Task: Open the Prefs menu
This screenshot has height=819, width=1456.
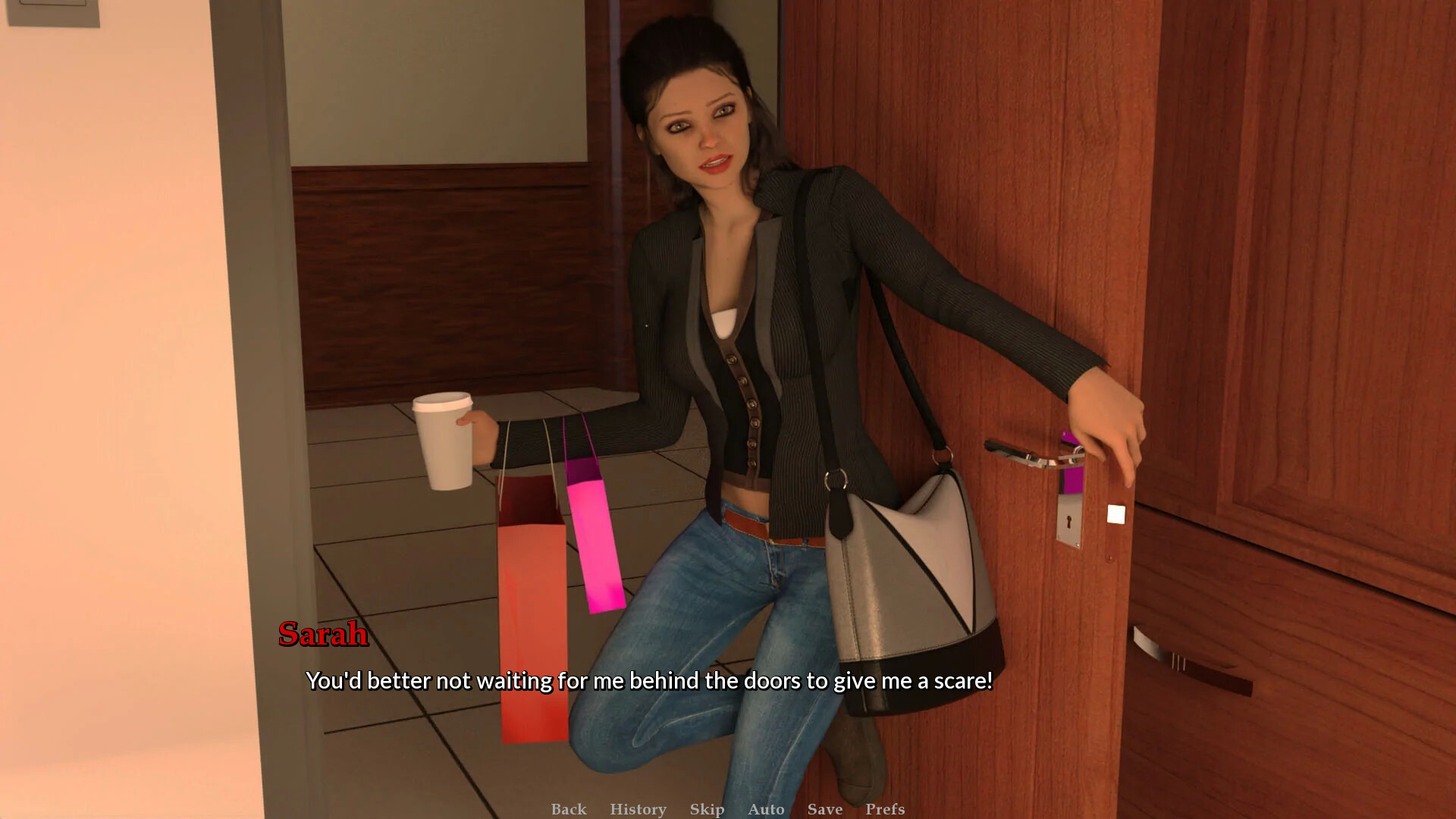Action: pyautogui.click(x=885, y=809)
